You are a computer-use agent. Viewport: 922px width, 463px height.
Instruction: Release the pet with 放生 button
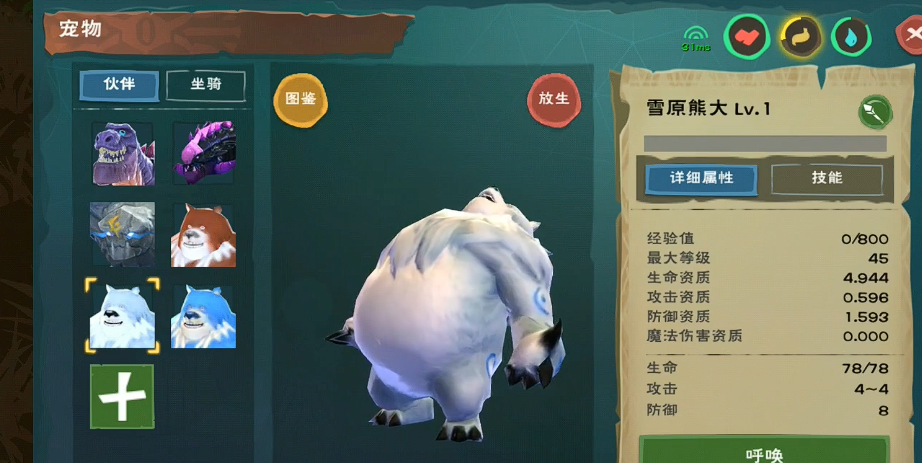tap(553, 99)
